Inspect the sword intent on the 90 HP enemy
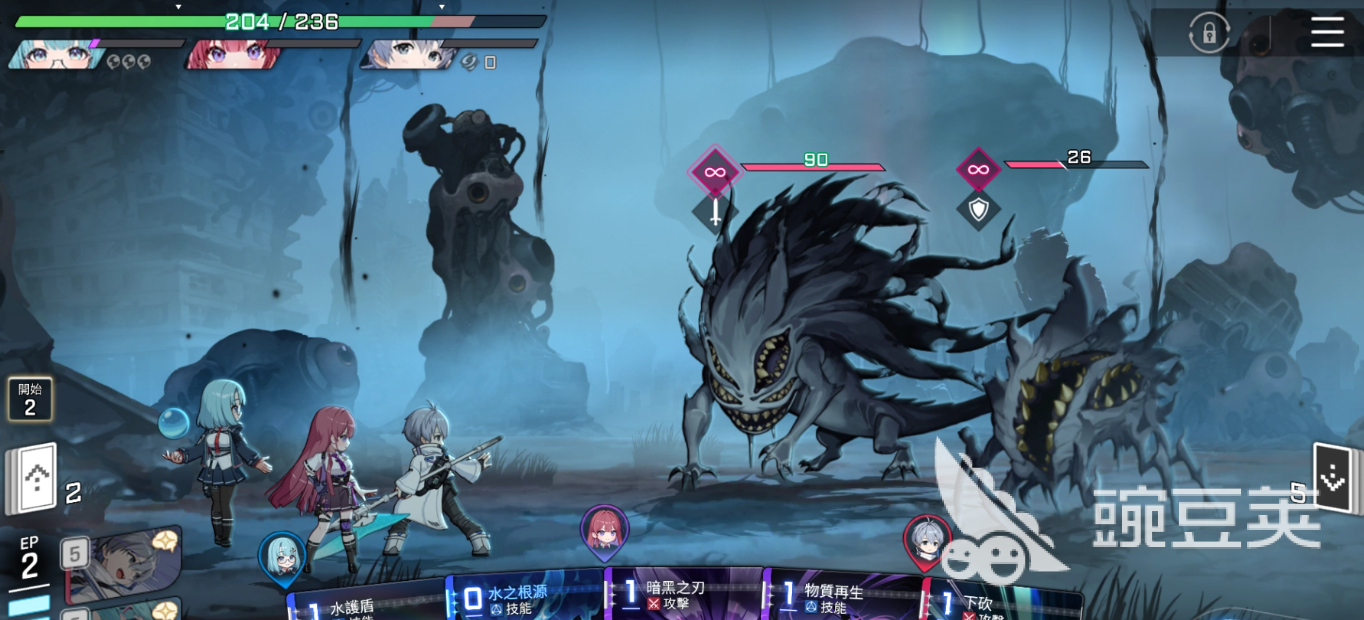 715,212
